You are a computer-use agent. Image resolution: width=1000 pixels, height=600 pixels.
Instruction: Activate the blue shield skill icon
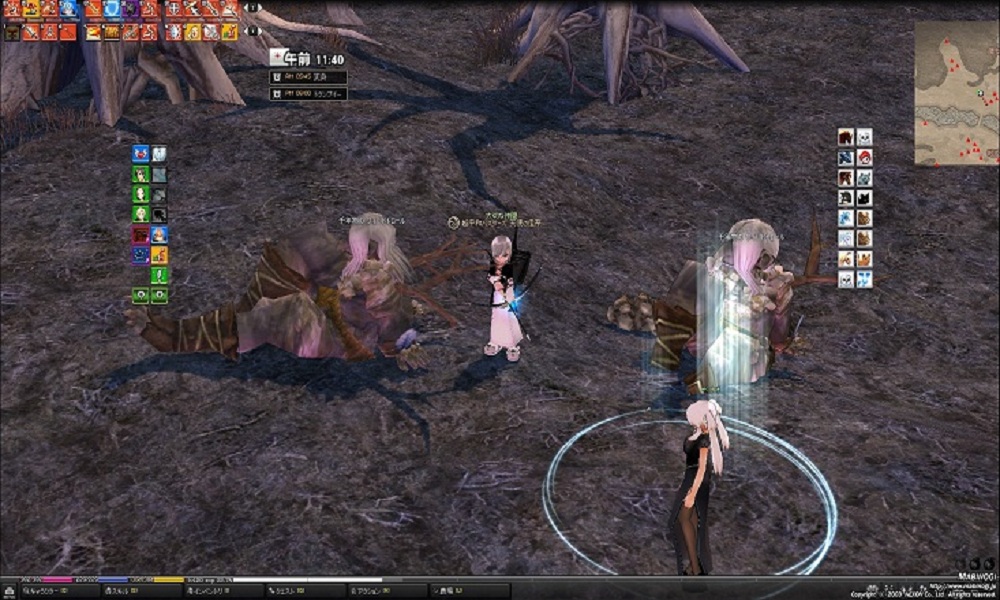coord(111,9)
